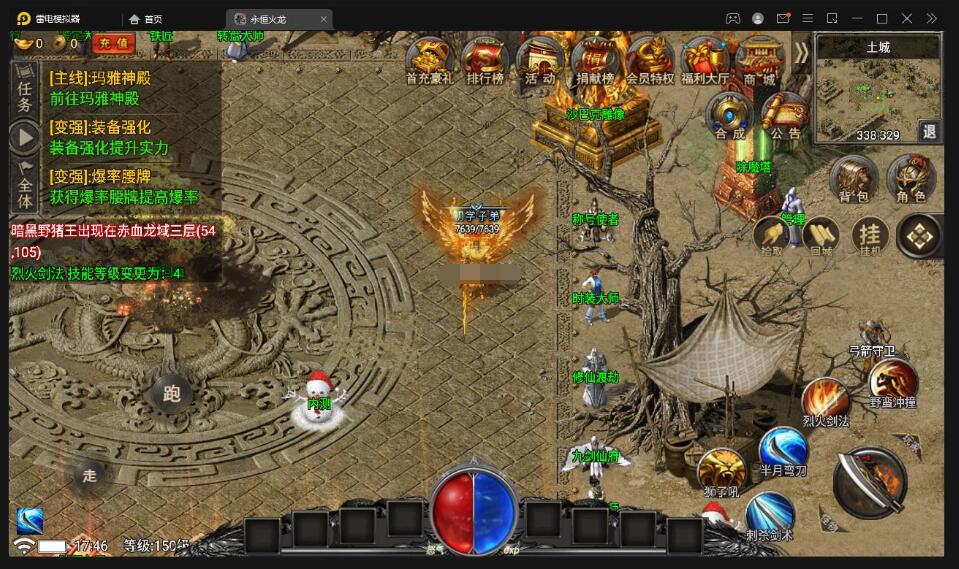Switch to the 首页 home tab
The width and height of the screenshot is (959, 569).
146,19
